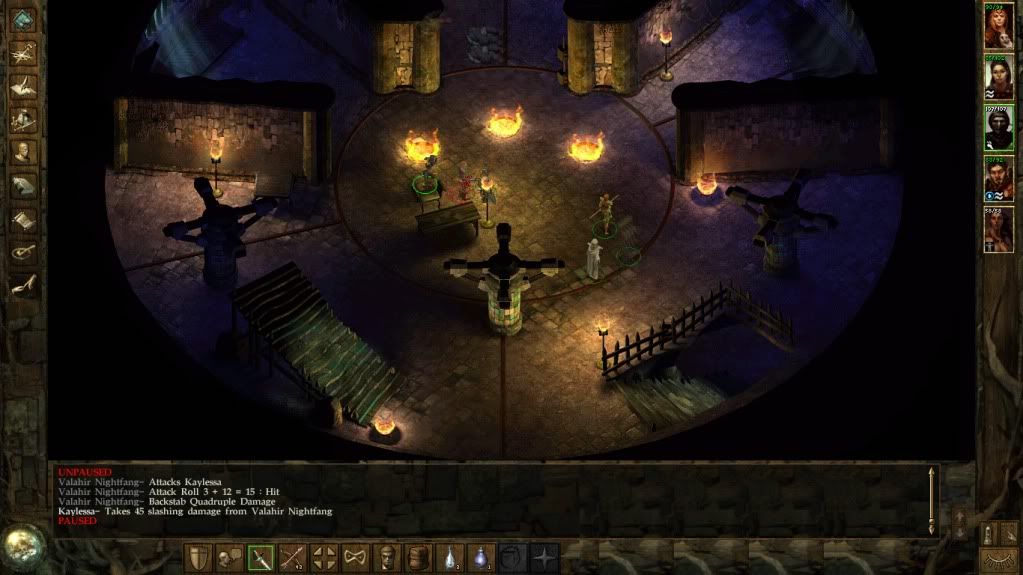Equip the dagger weapon slot
The height and width of the screenshot is (575, 1023).
261,557
